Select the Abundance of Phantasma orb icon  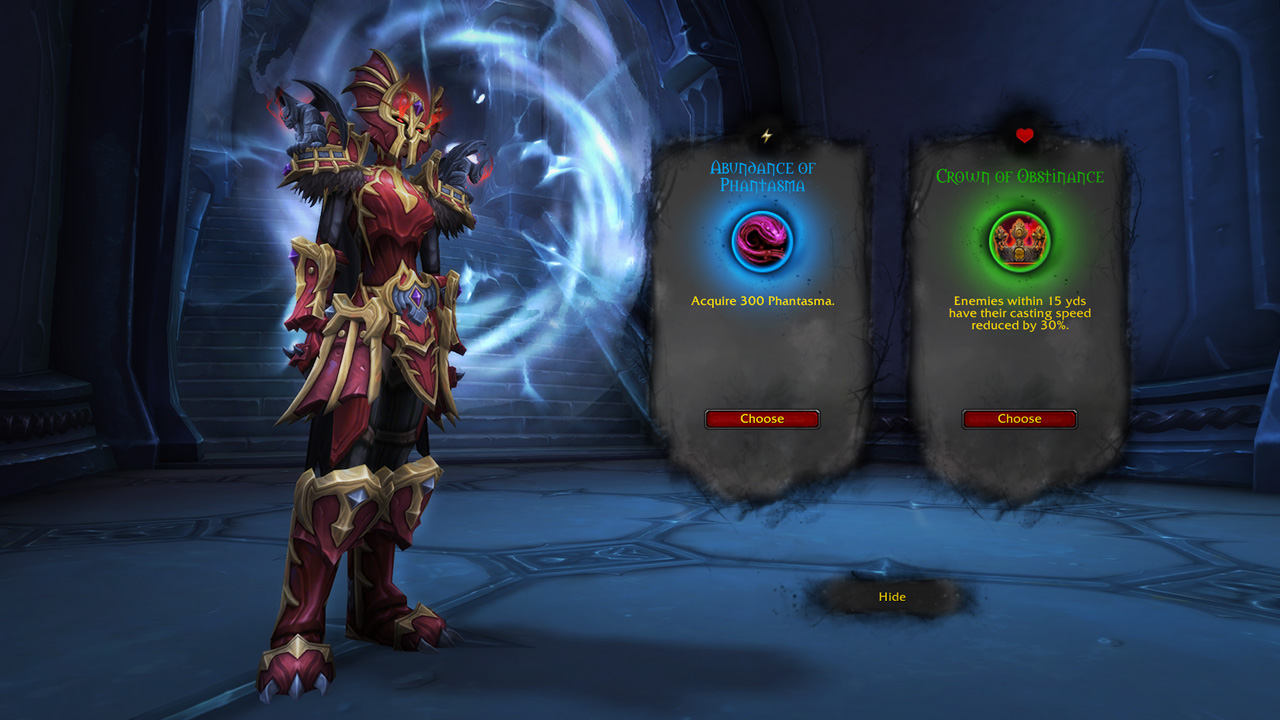click(x=762, y=240)
